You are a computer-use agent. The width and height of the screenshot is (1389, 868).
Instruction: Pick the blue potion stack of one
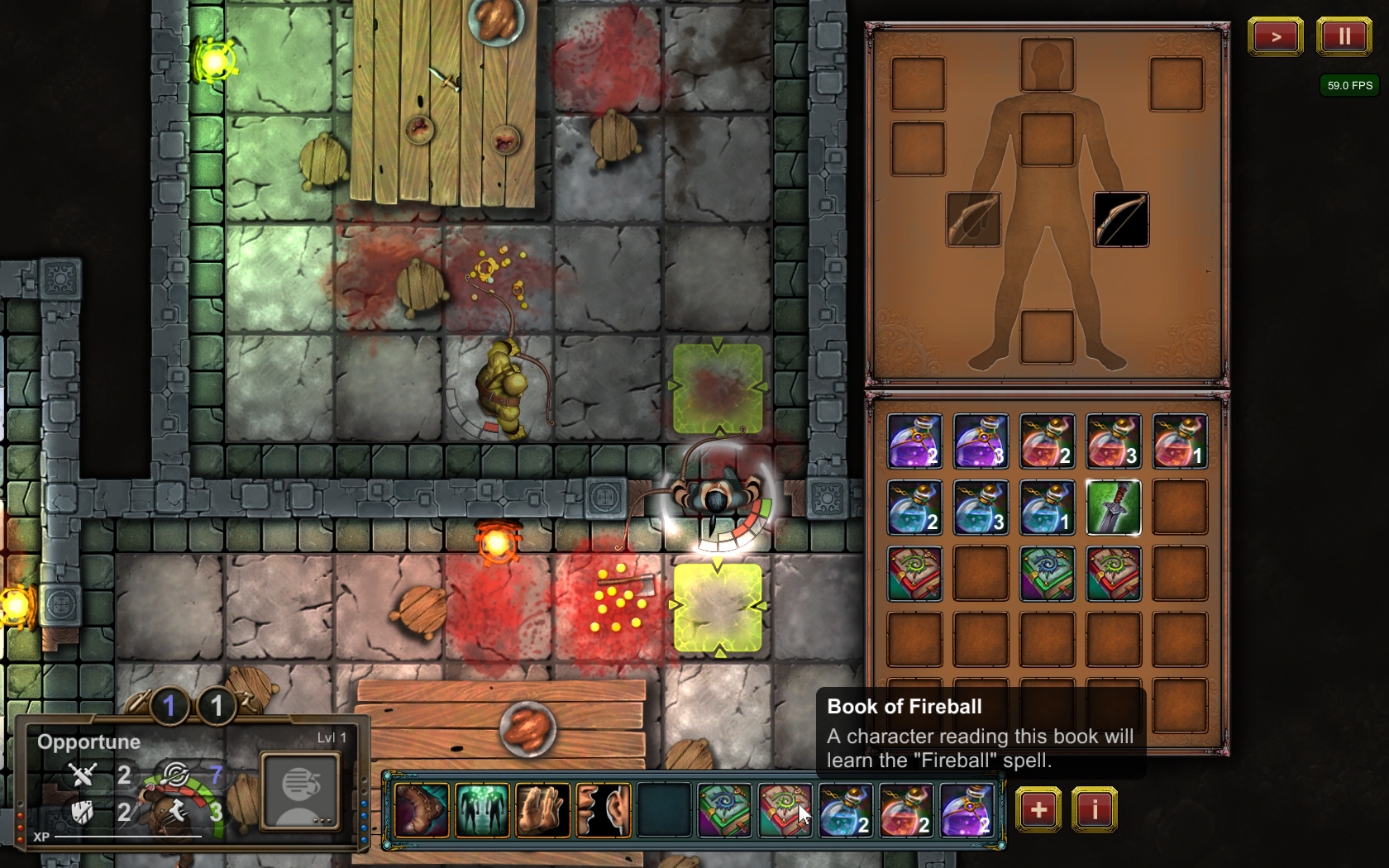tap(1047, 508)
